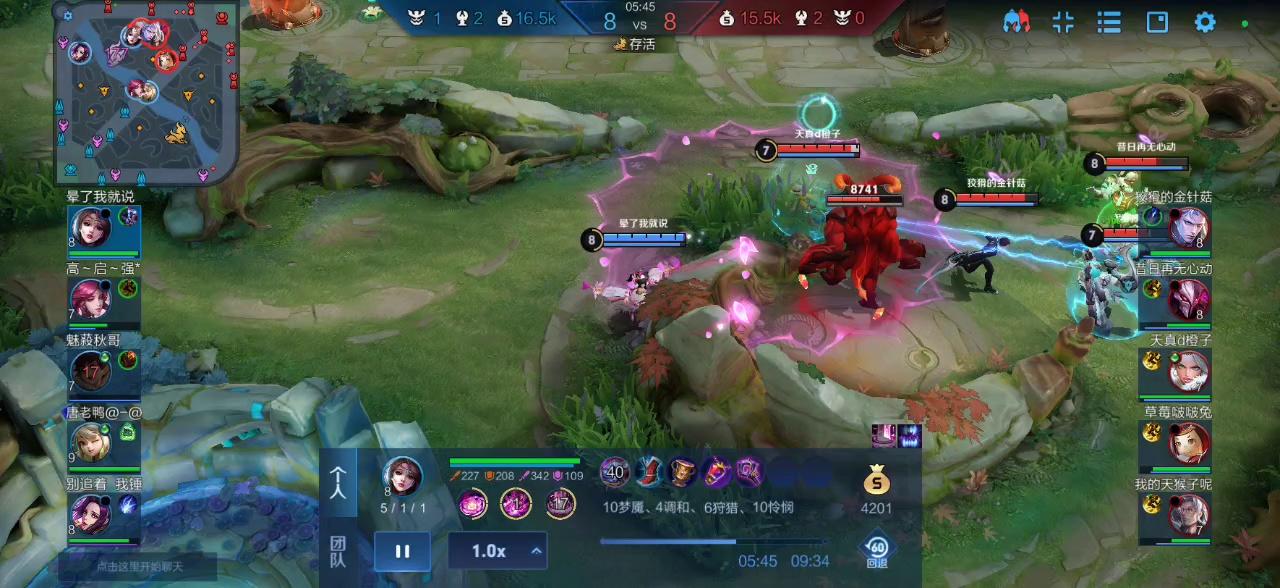Toggle the collapse-arrows fullscreen icon
The height and width of the screenshot is (588, 1280).
[x=1063, y=22]
